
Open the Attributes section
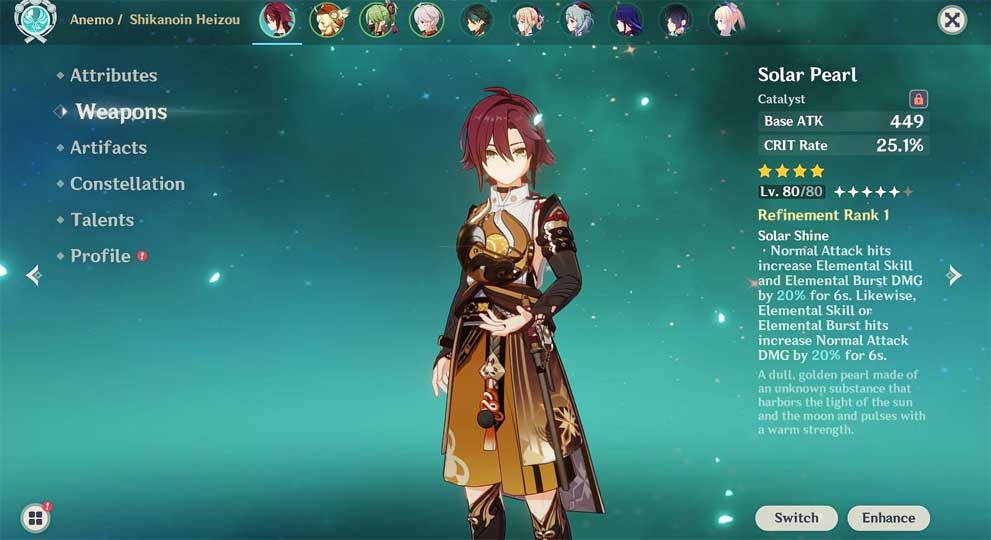[x=113, y=75]
